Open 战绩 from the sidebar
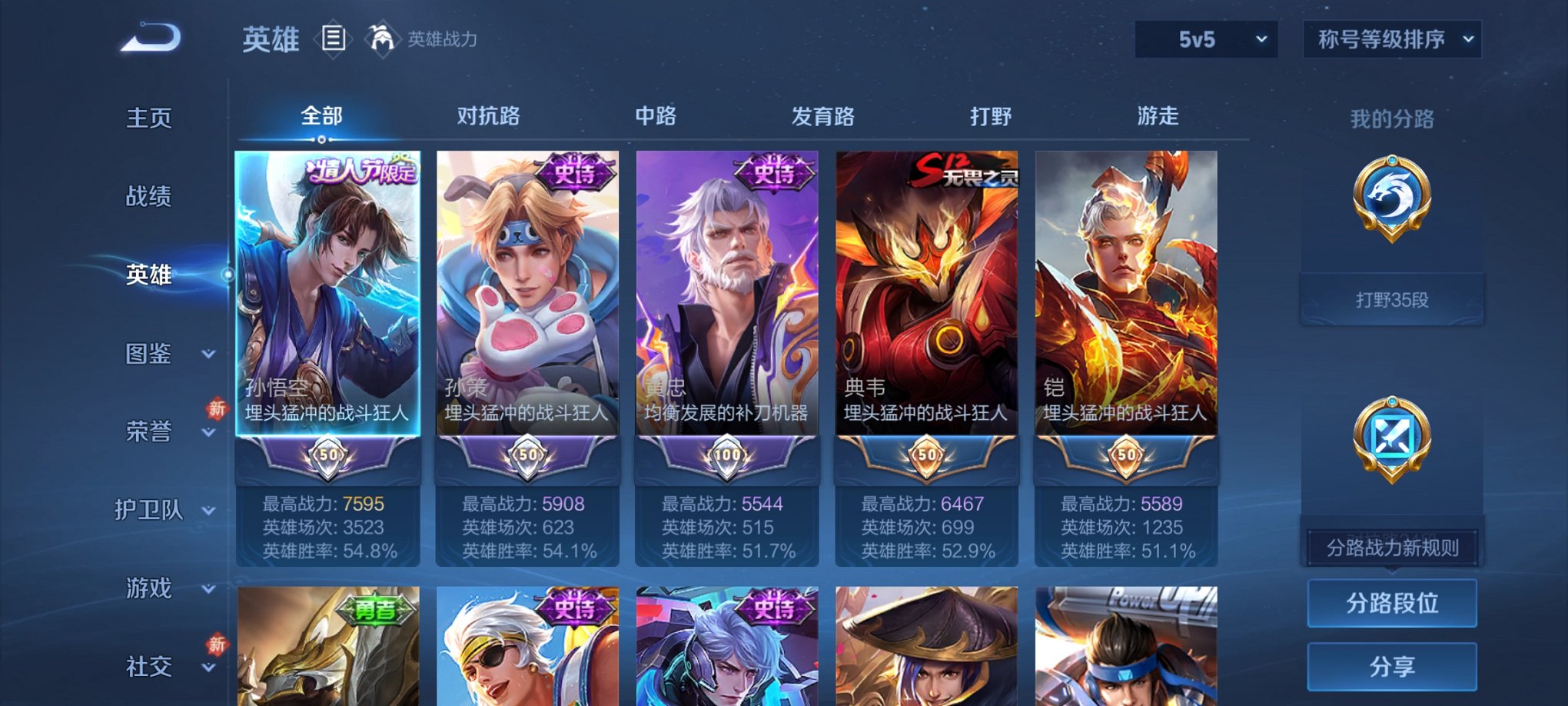 click(x=150, y=197)
